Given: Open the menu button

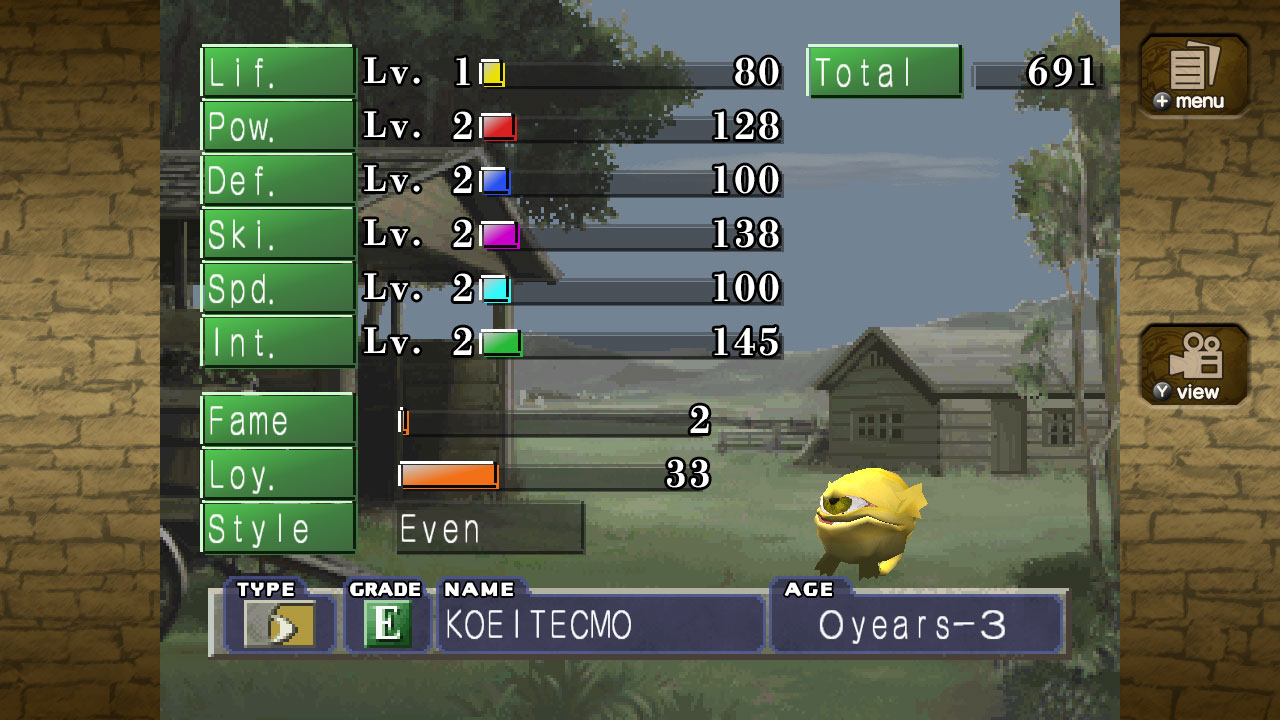Looking at the screenshot, I should pyautogui.click(x=1194, y=76).
